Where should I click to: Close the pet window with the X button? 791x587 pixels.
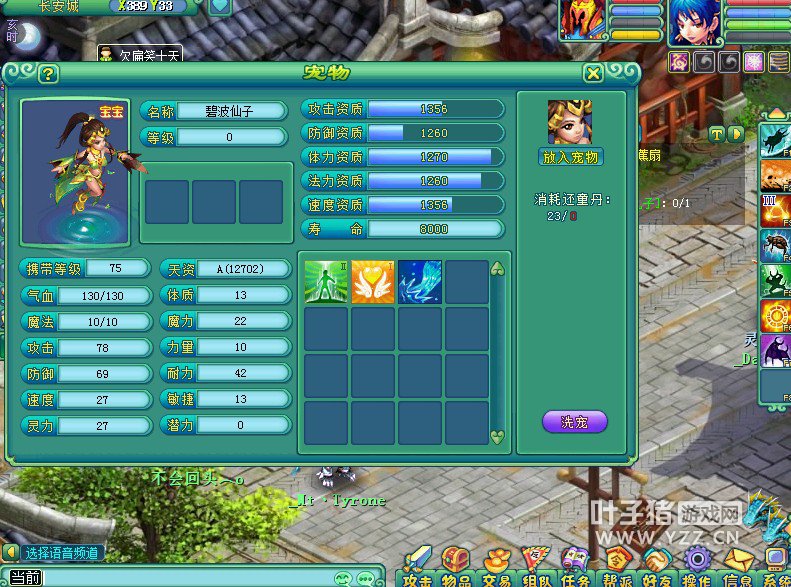point(593,73)
